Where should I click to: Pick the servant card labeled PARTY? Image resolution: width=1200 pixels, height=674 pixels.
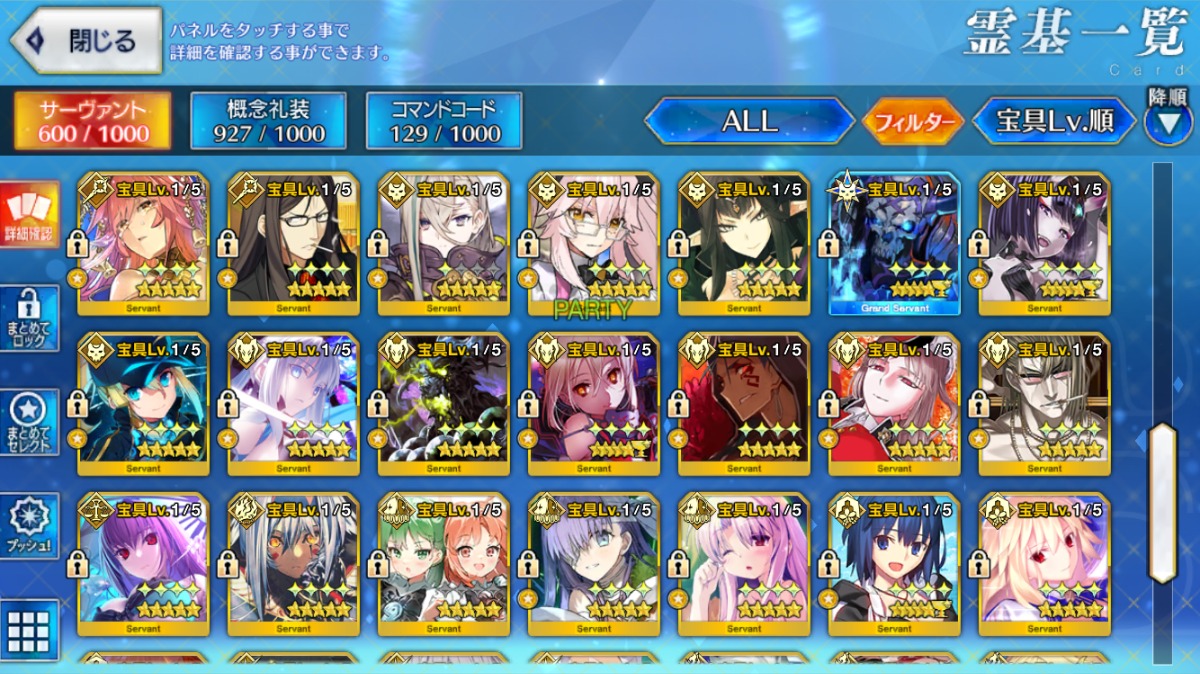click(594, 243)
